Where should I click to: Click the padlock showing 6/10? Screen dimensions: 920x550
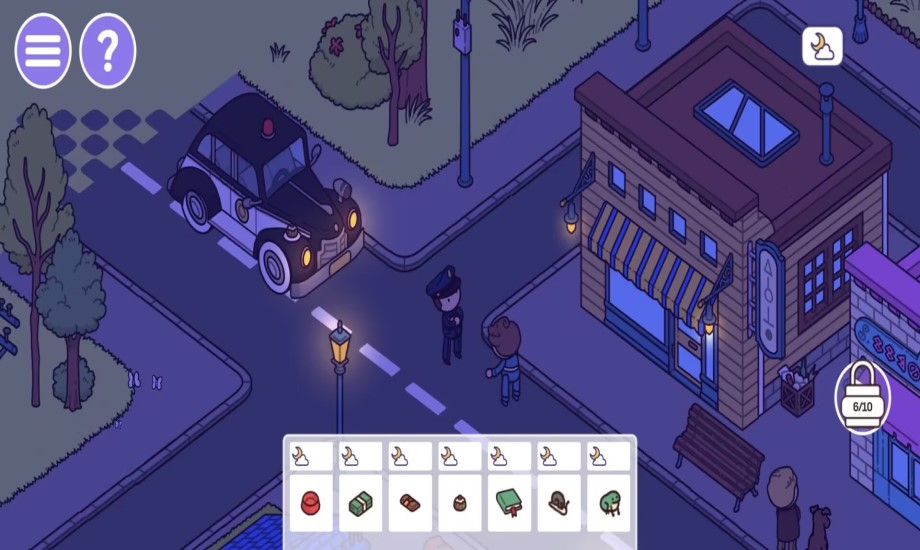[x=862, y=399]
